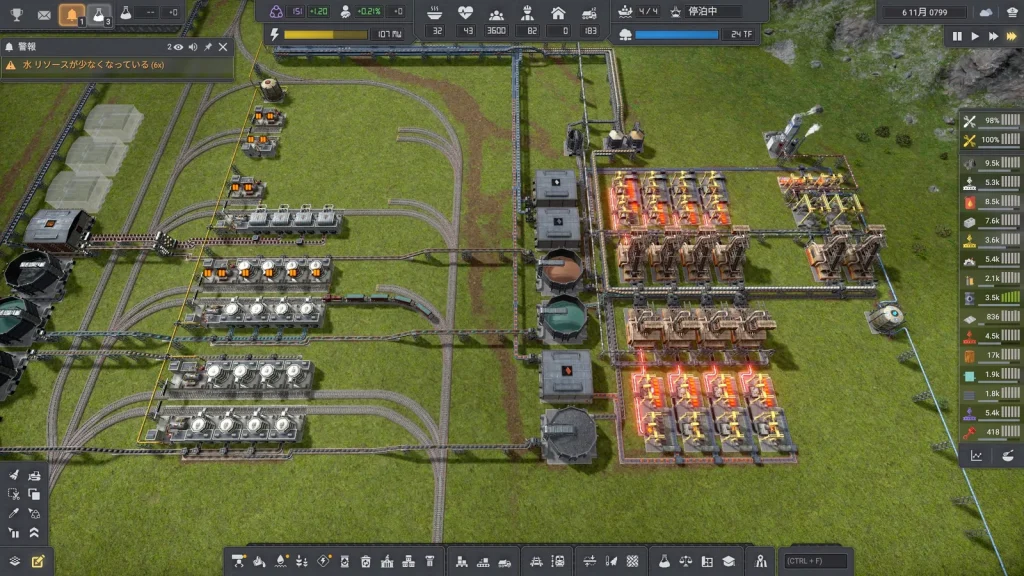Close the 警報 alert panel
Screen dimensions: 1024x576
pos(223,46)
